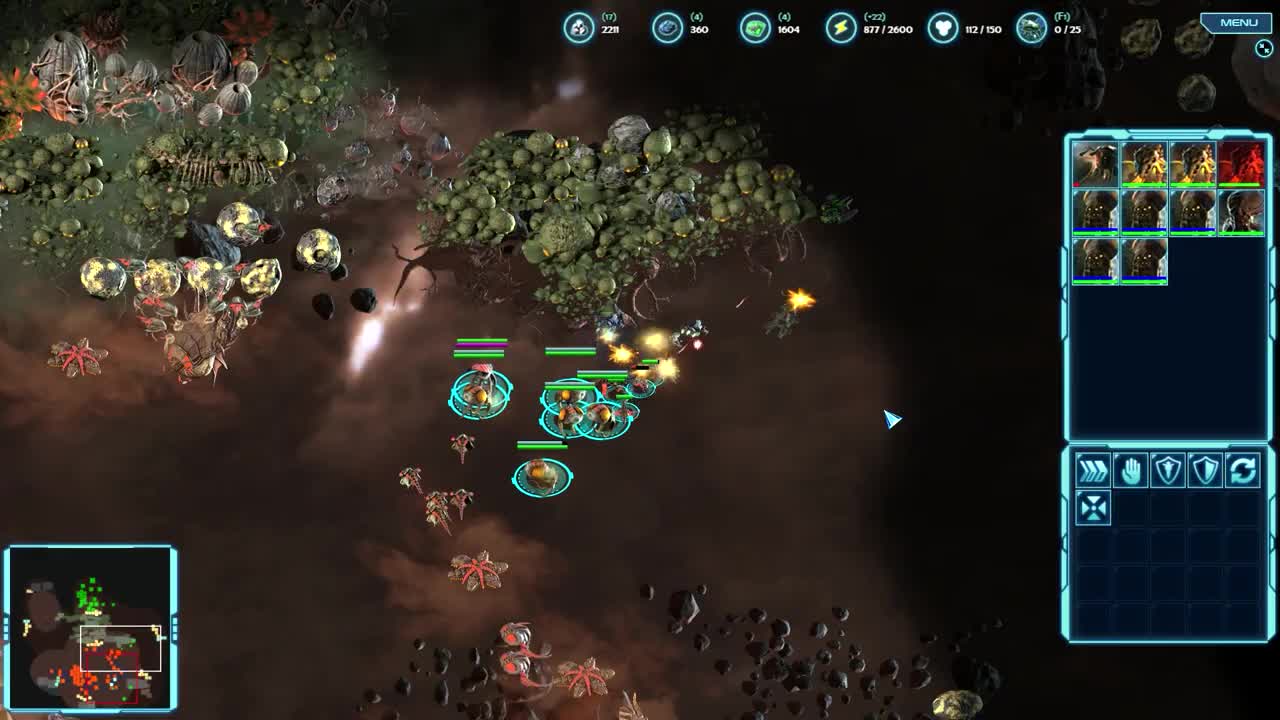
Task: Select the fast attack-move chevron command
Action: [x=1092, y=470]
